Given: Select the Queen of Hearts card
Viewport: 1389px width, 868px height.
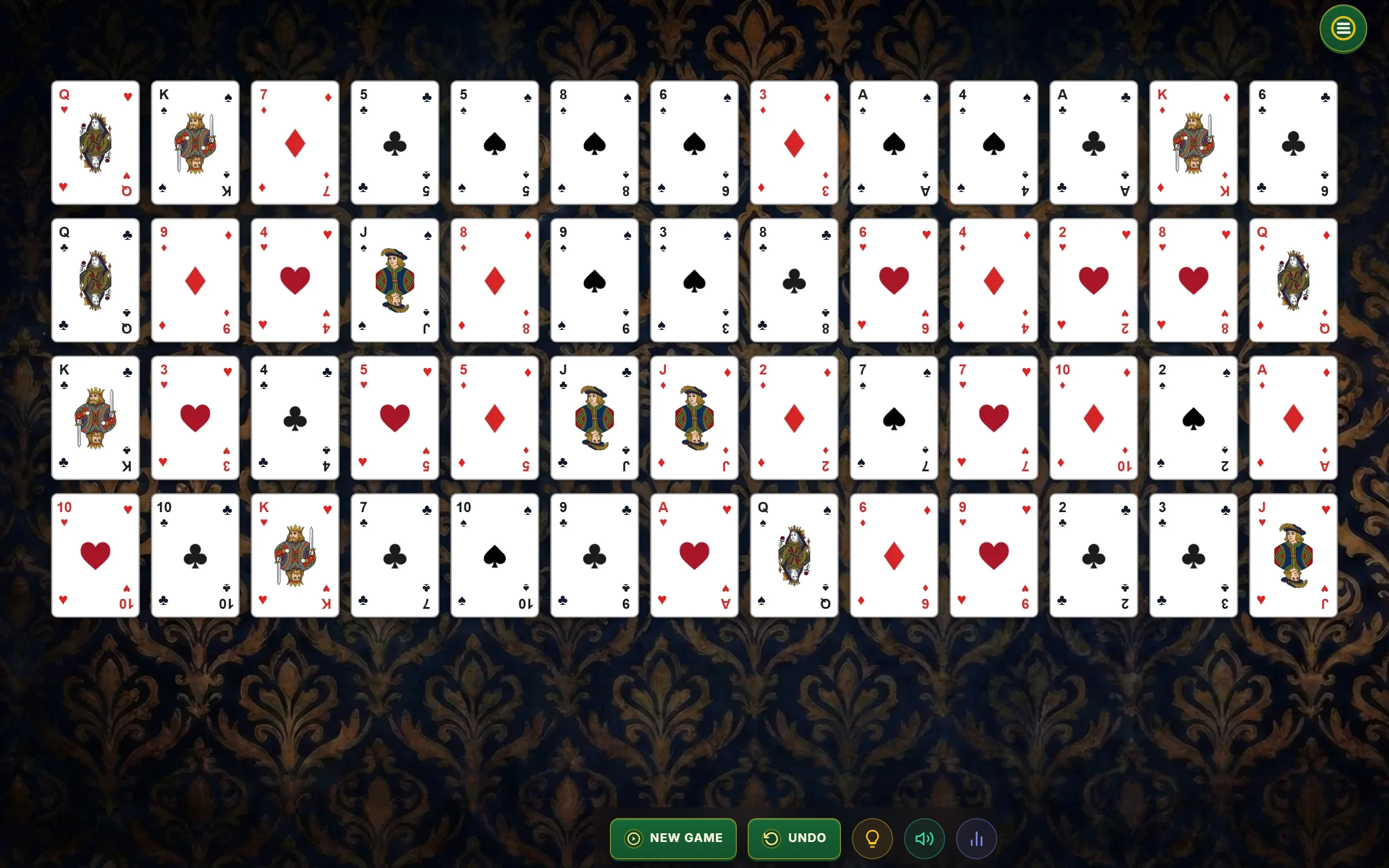Looking at the screenshot, I should 95,142.
